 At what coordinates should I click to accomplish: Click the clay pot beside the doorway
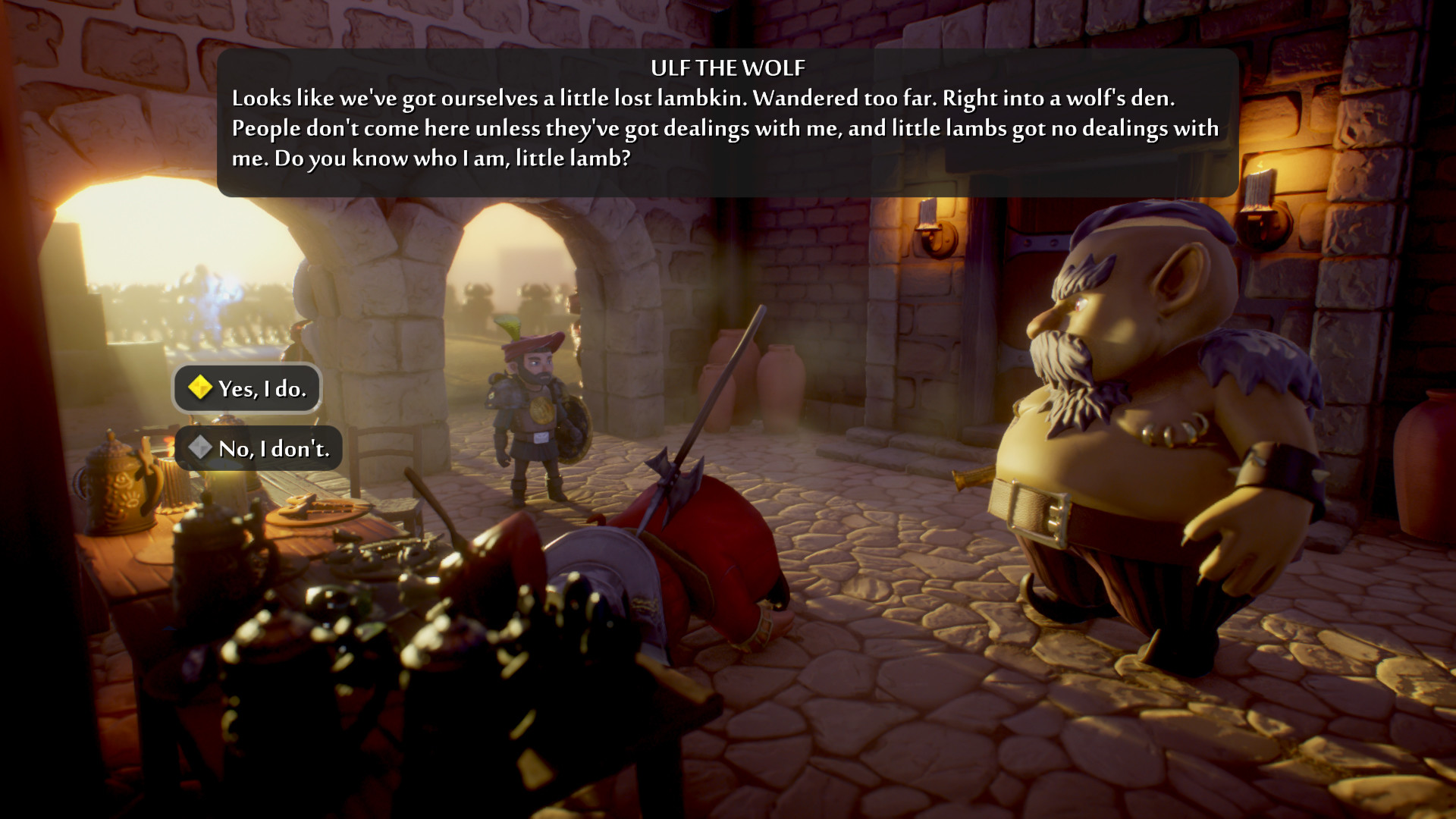pyautogui.click(x=773, y=379)
